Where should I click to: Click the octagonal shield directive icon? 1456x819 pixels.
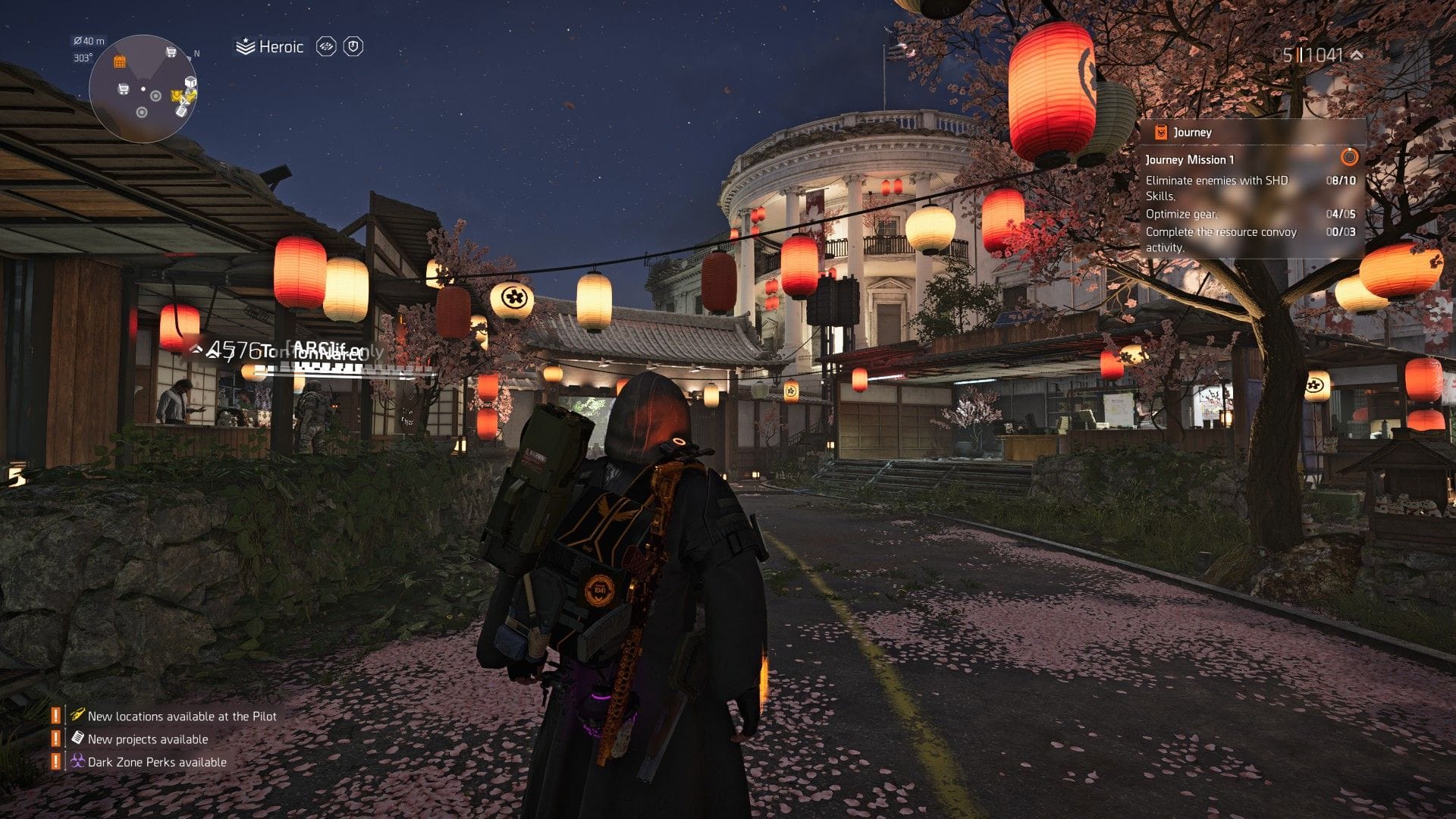tap(352, 46)
